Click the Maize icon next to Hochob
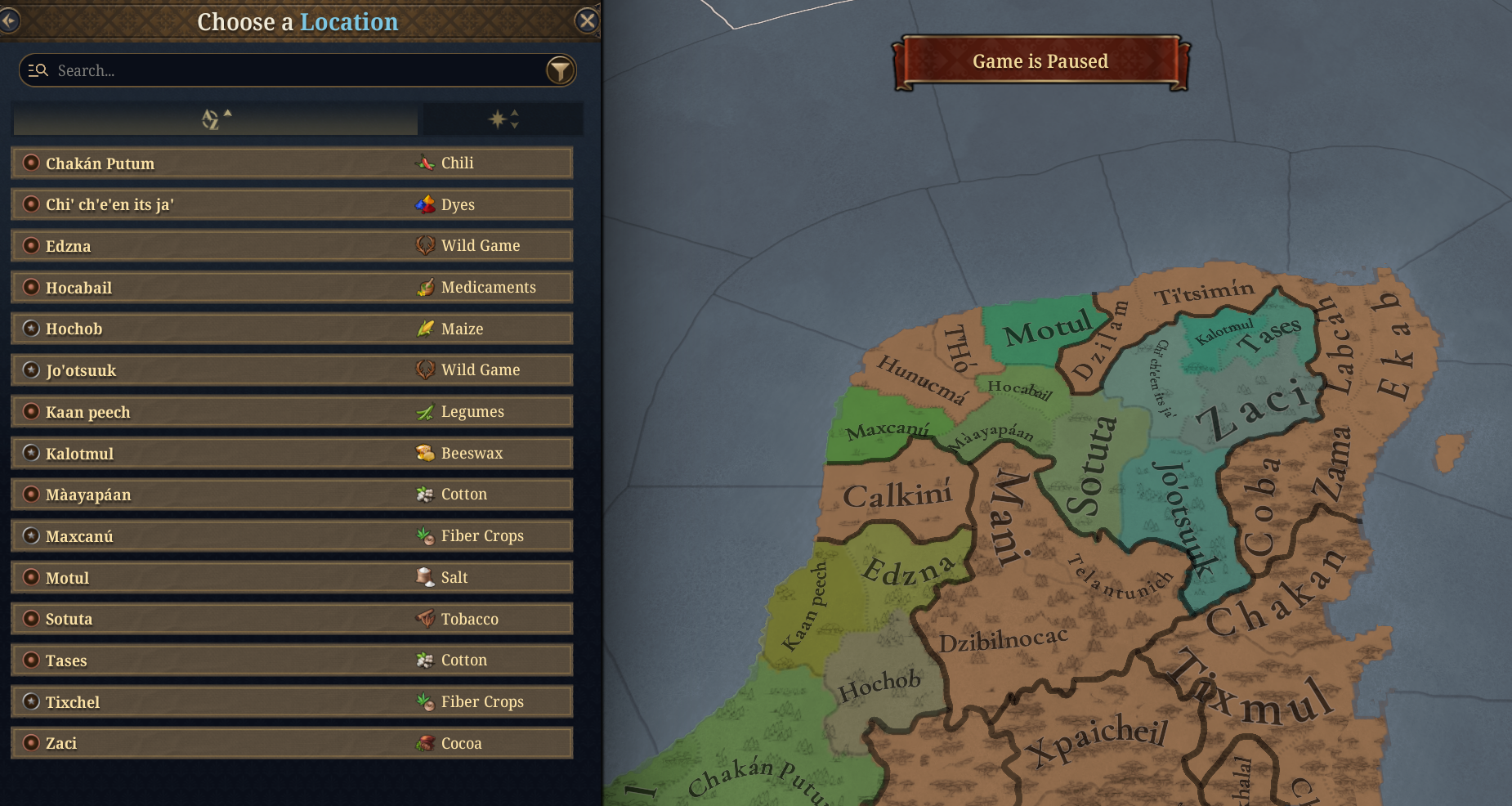1512x806 pixels. (425, 329)
